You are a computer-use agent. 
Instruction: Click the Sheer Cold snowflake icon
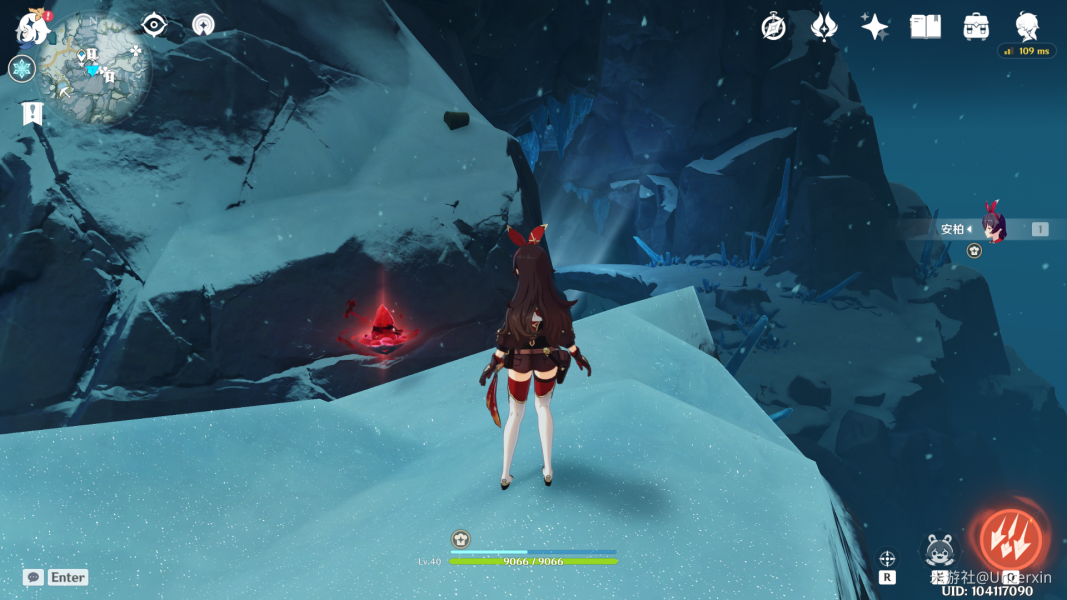point(22,68)
